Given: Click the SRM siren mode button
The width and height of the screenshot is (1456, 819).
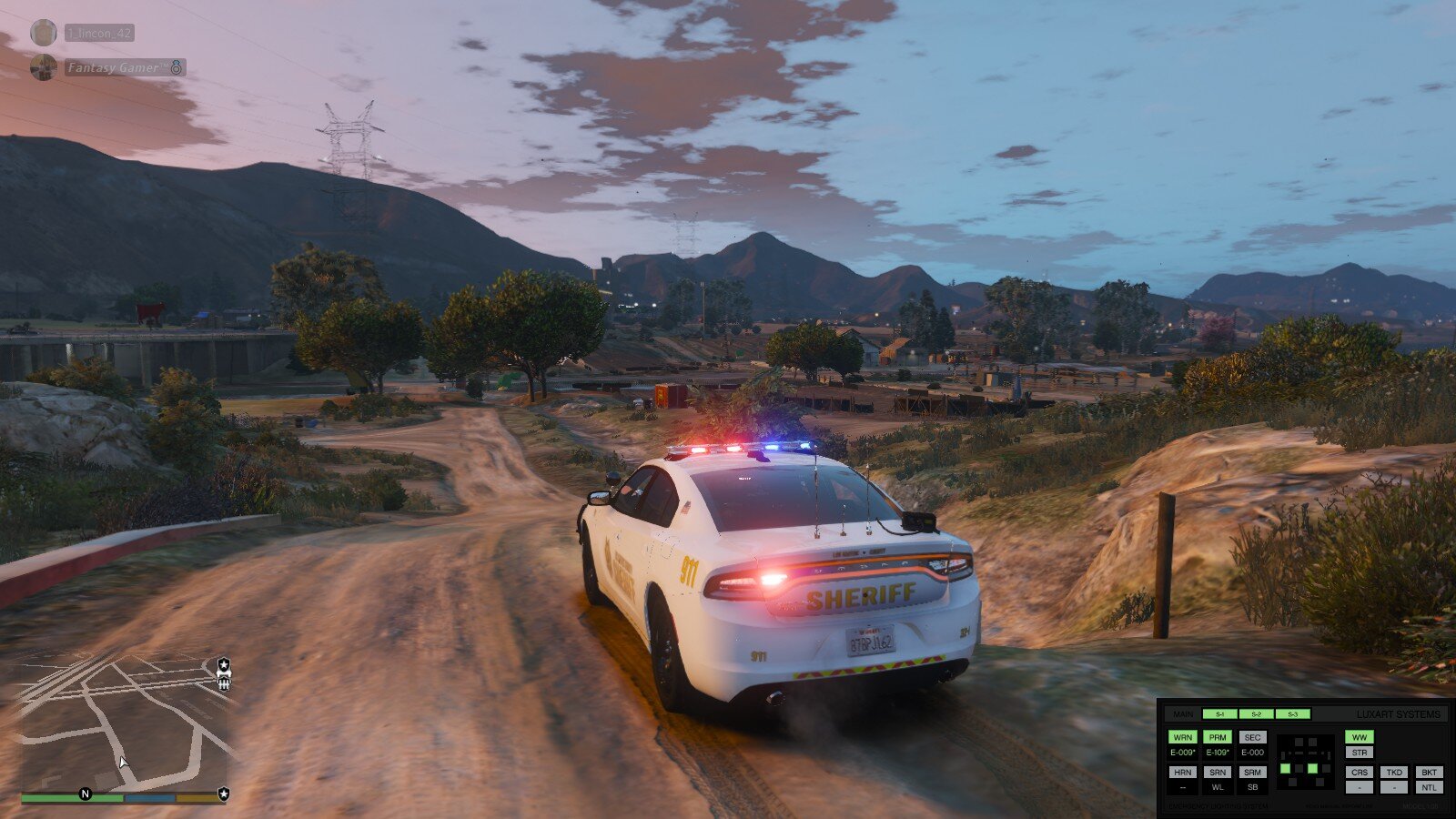Looking at the screenshot, I should [x=1253, y=772].
